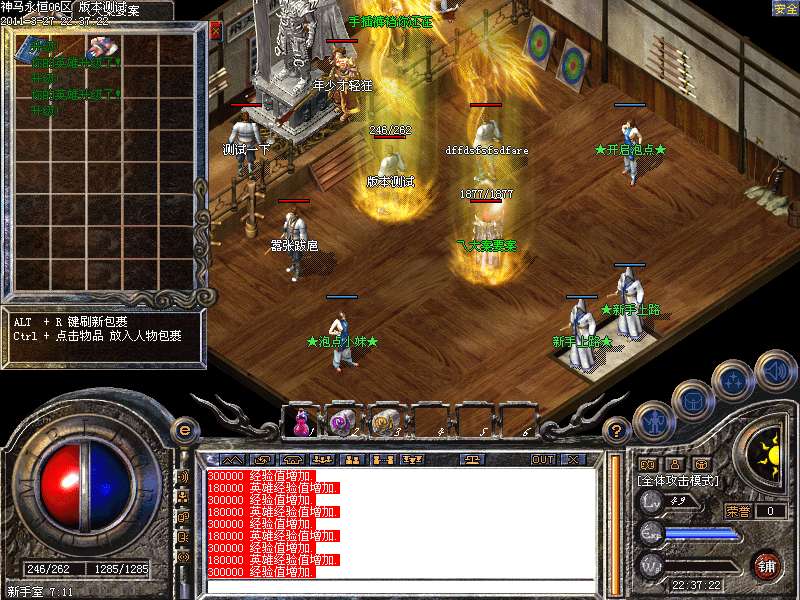Close the inventory bag window
This screenshot has width=800, height=600.
pos(215,31)
